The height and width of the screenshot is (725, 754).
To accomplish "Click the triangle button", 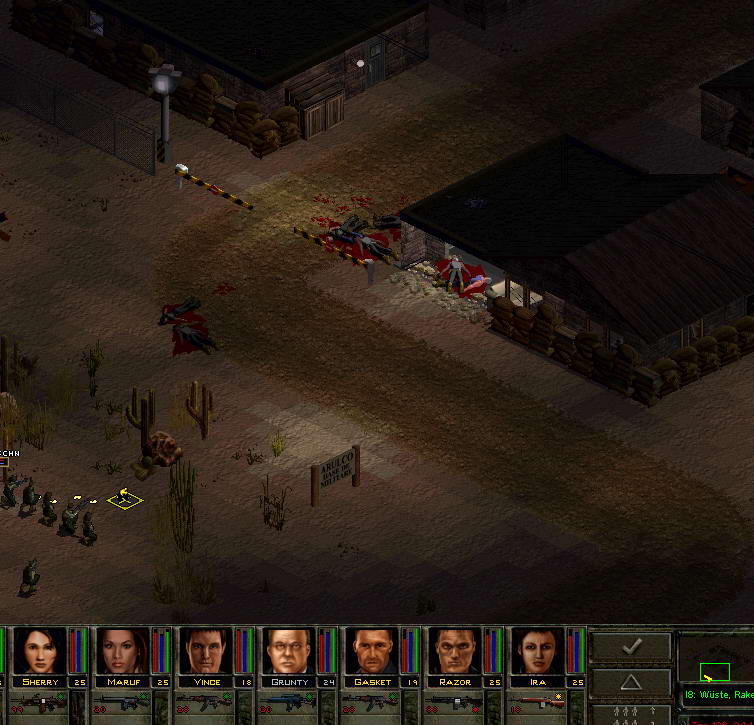I will [631, 683].
